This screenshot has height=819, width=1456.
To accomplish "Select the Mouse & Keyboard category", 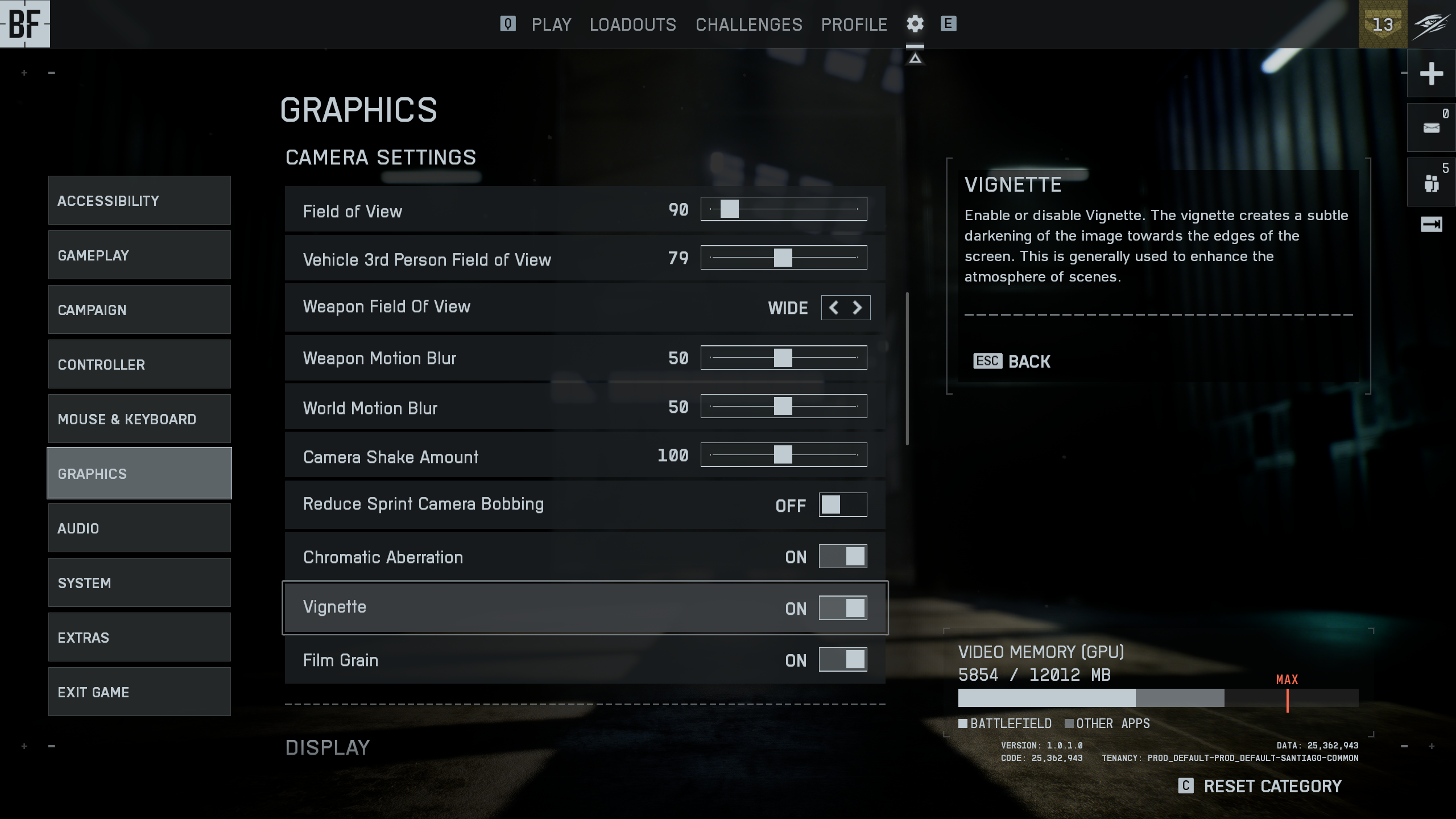I will (x=139, y=419).
